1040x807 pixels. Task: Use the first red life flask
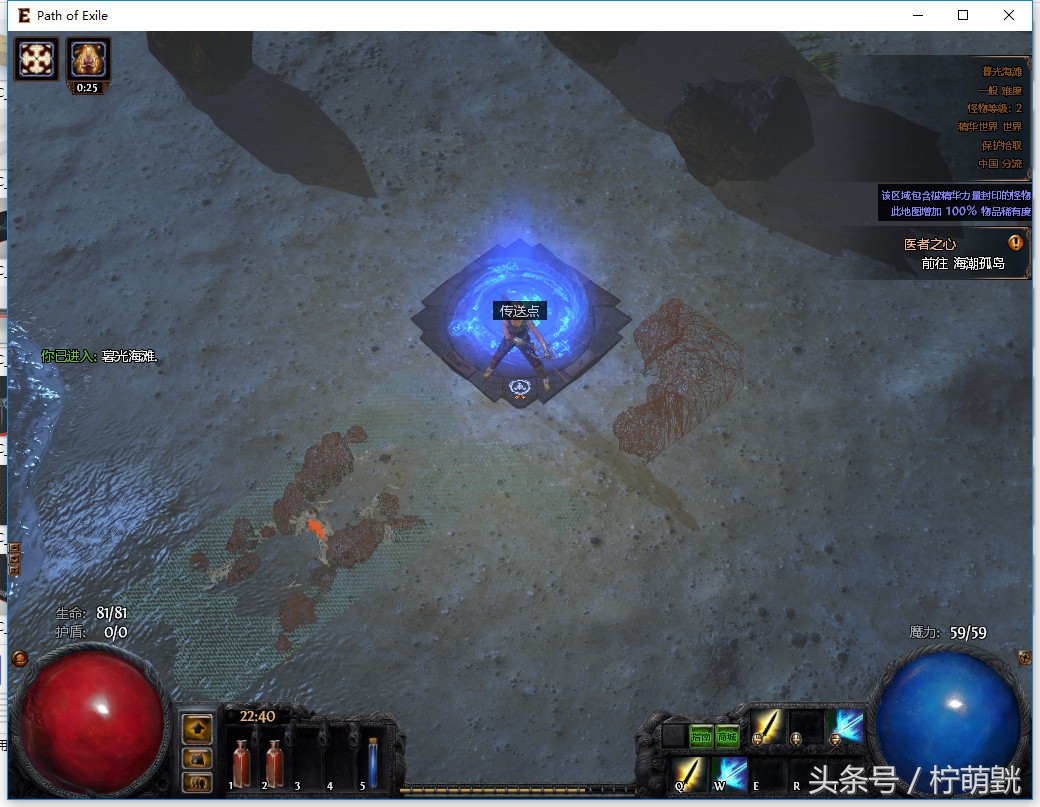[x=241, y=760]
